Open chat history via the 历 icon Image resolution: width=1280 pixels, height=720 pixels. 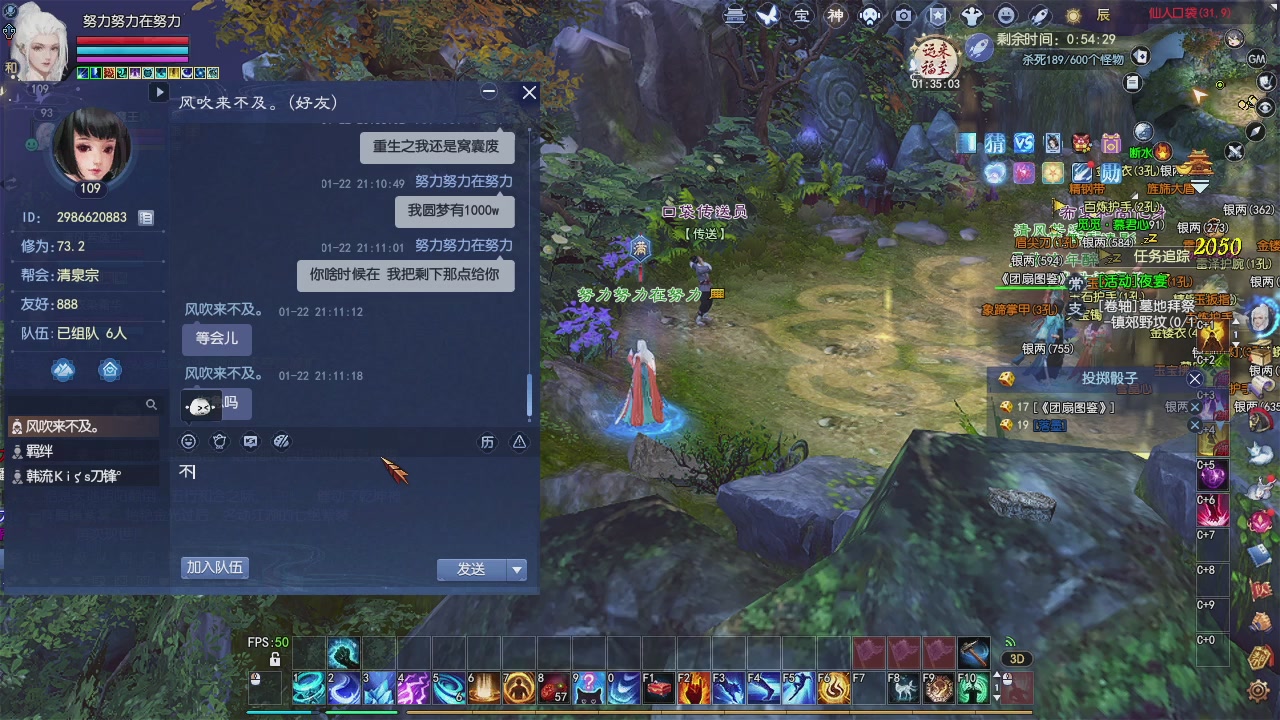tap(488, 441)
